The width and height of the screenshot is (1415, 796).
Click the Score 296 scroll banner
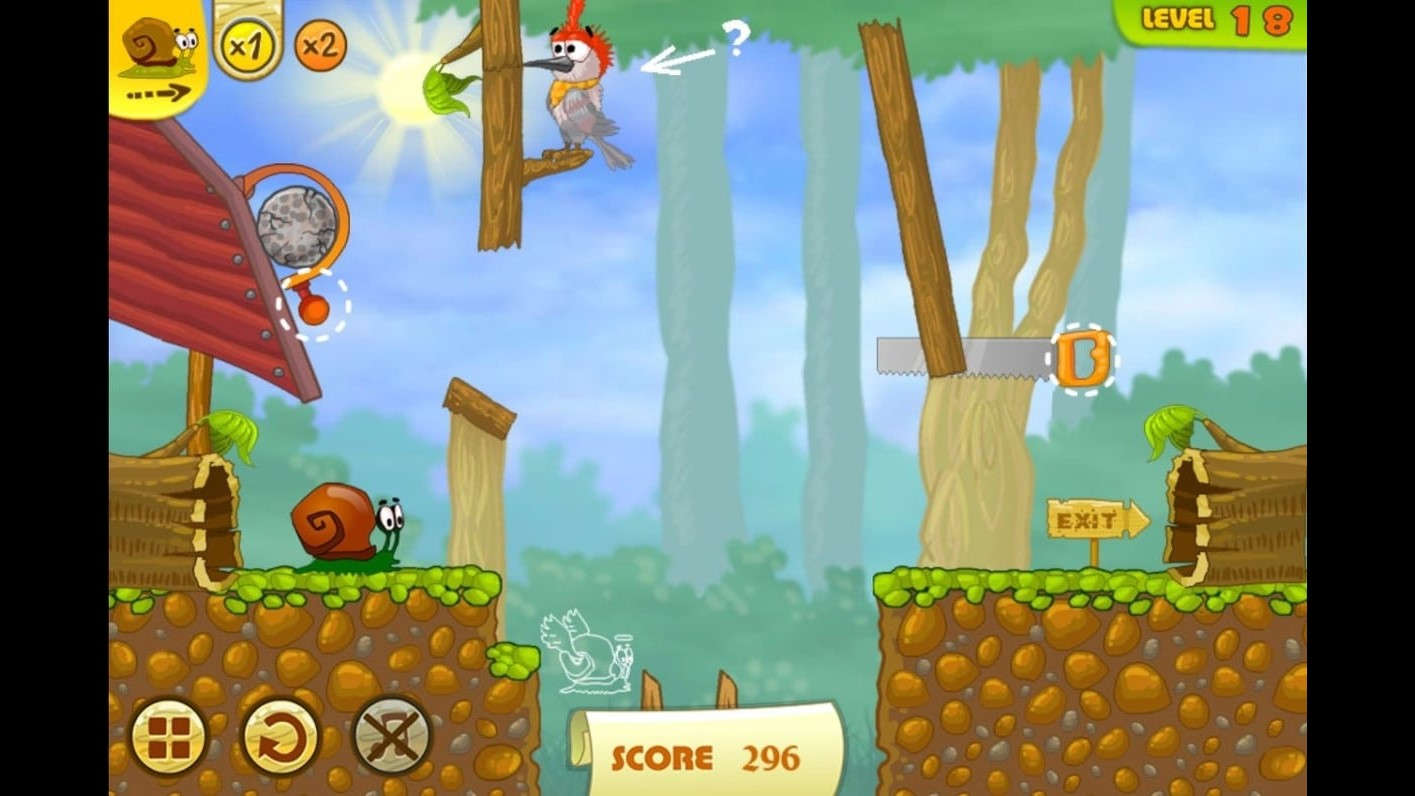pos(700,760)
